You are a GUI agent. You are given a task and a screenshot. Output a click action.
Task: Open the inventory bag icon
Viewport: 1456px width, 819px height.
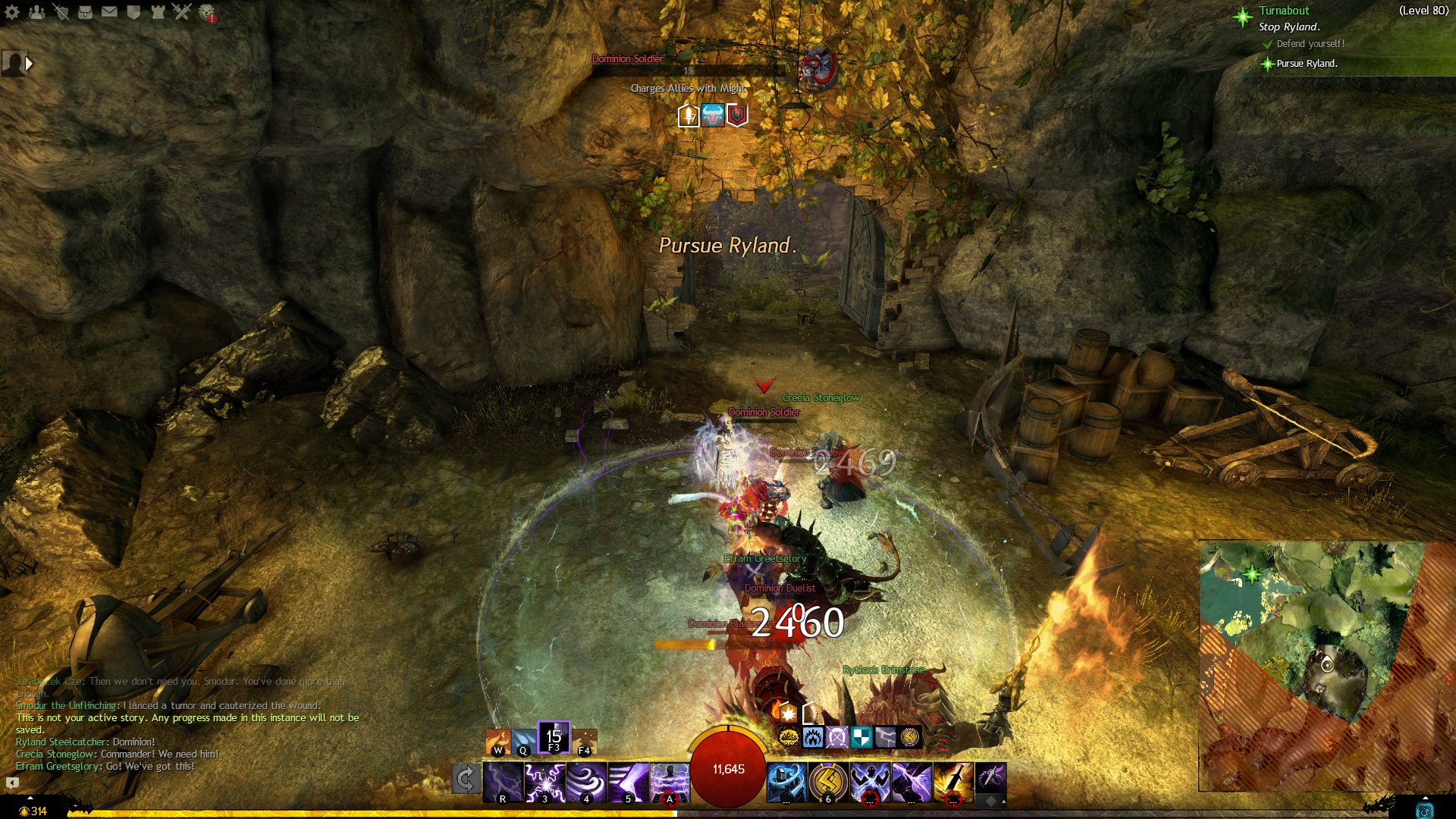click(85, 12)
